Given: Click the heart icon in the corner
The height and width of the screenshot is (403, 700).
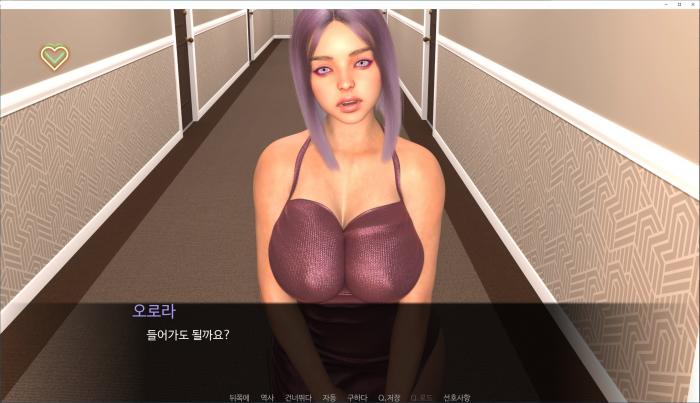Looking at the screenshot, I should [54, 57].
